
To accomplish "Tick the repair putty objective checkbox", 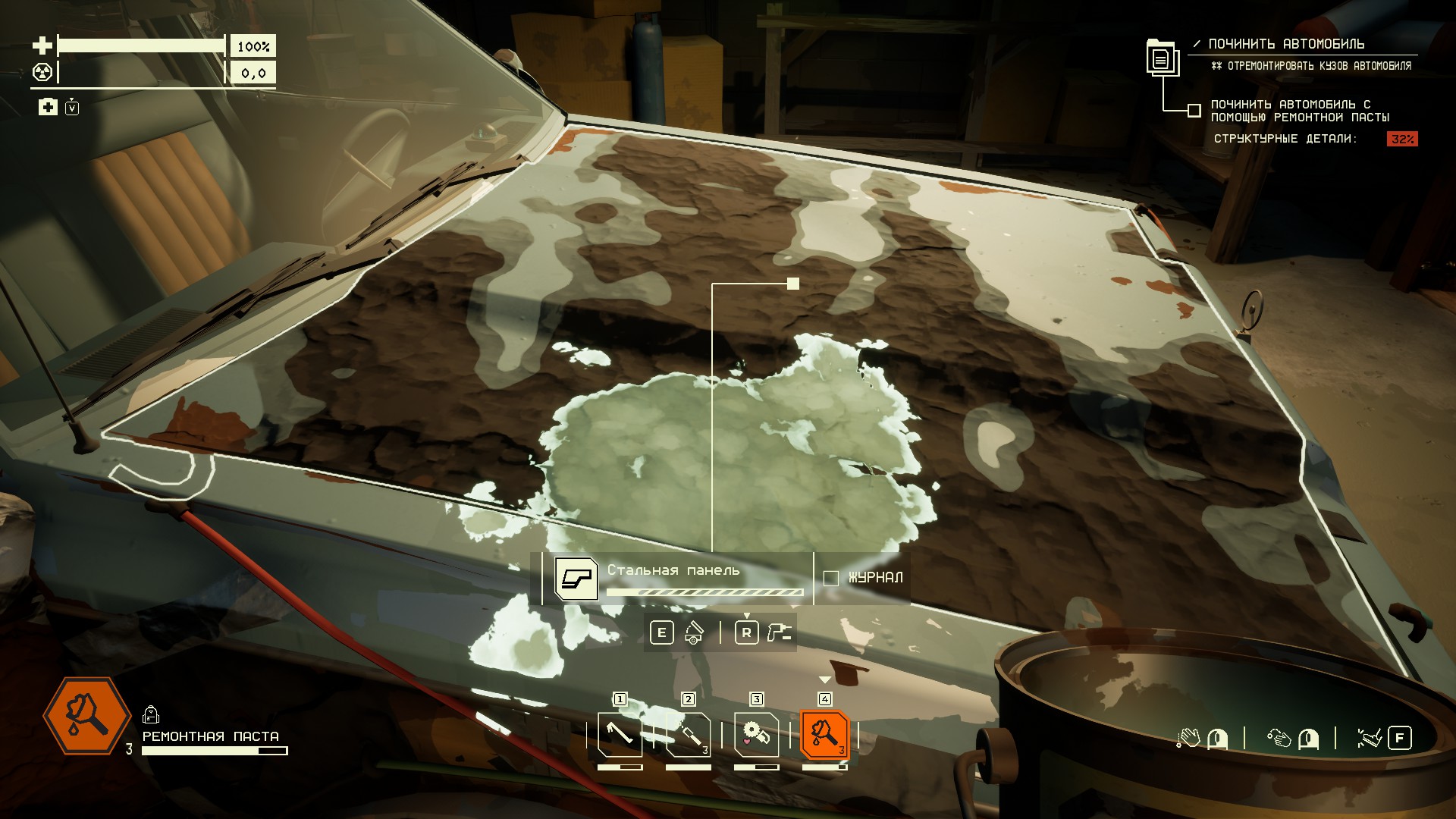I will pos(1194,111).
